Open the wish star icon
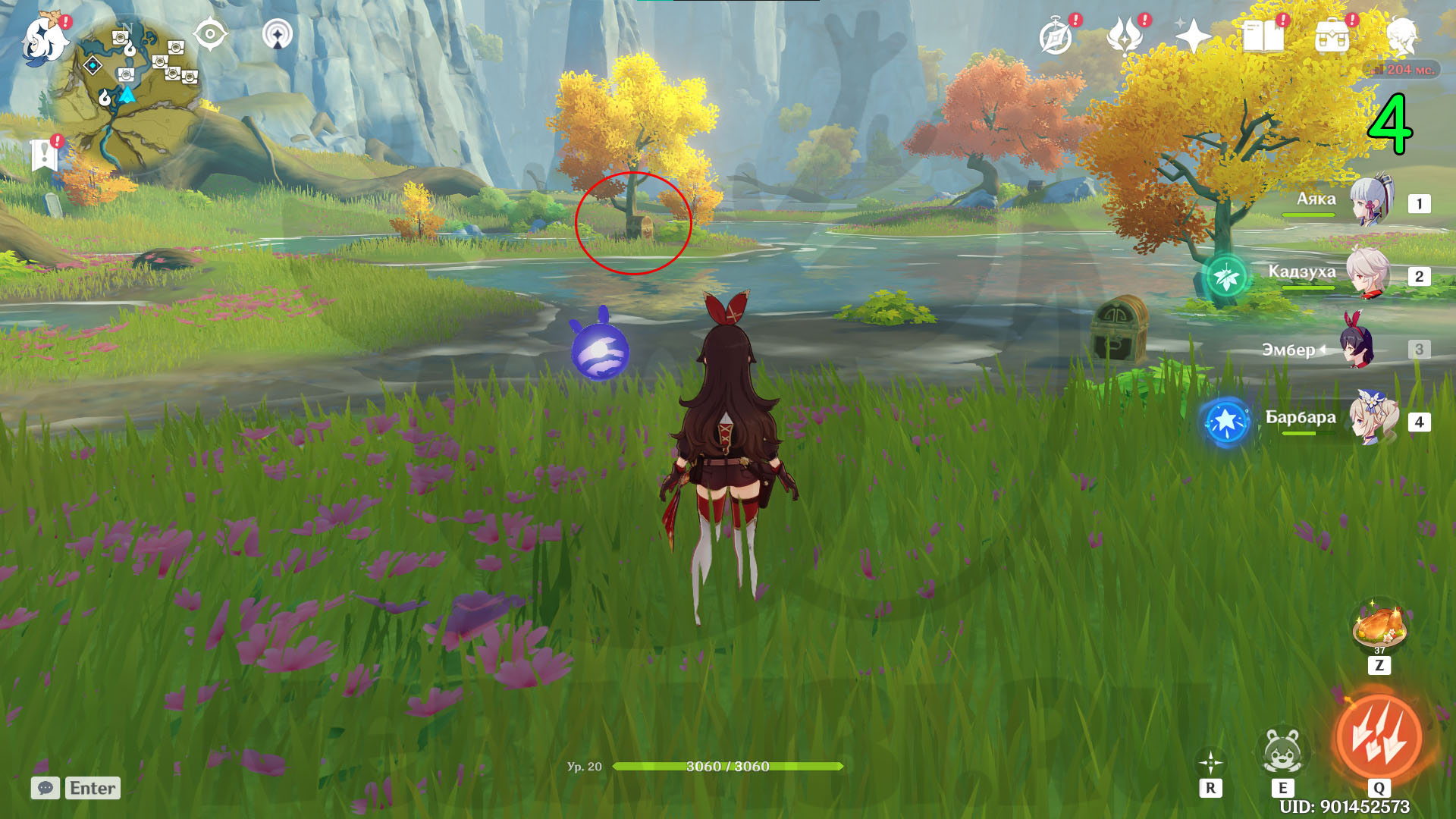Image resolution: width=1456 pixels, height=819 pixels. pyautogui.click(x=1192, y=36)
